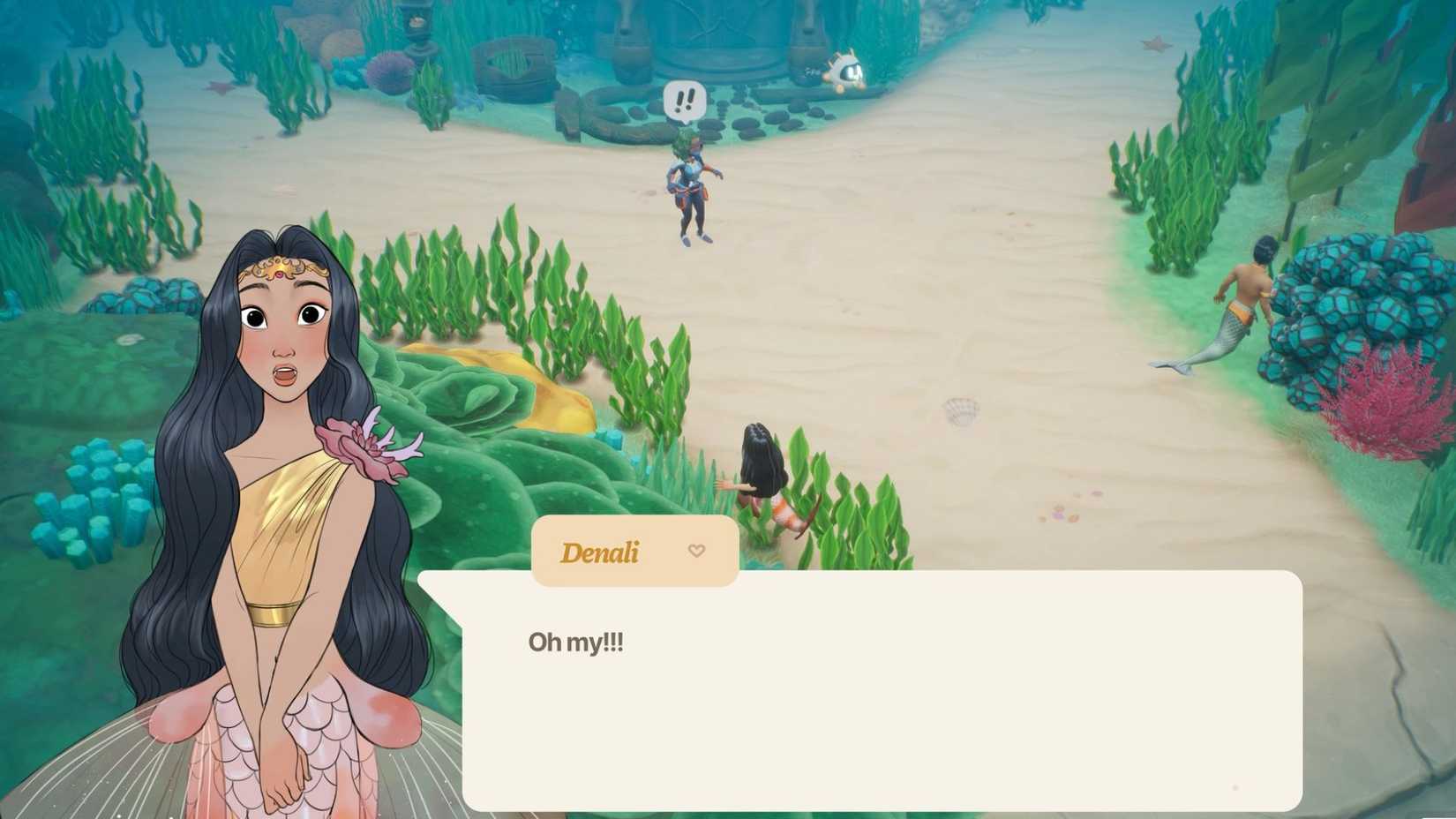
Task: Select the teal barnacle cluster on the right
Action: click(x=1350, y=291)
